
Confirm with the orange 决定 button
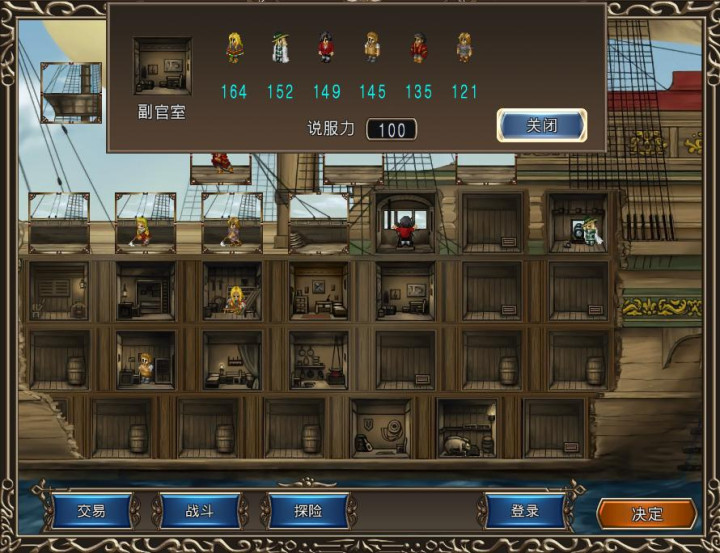tap(646, 513)
